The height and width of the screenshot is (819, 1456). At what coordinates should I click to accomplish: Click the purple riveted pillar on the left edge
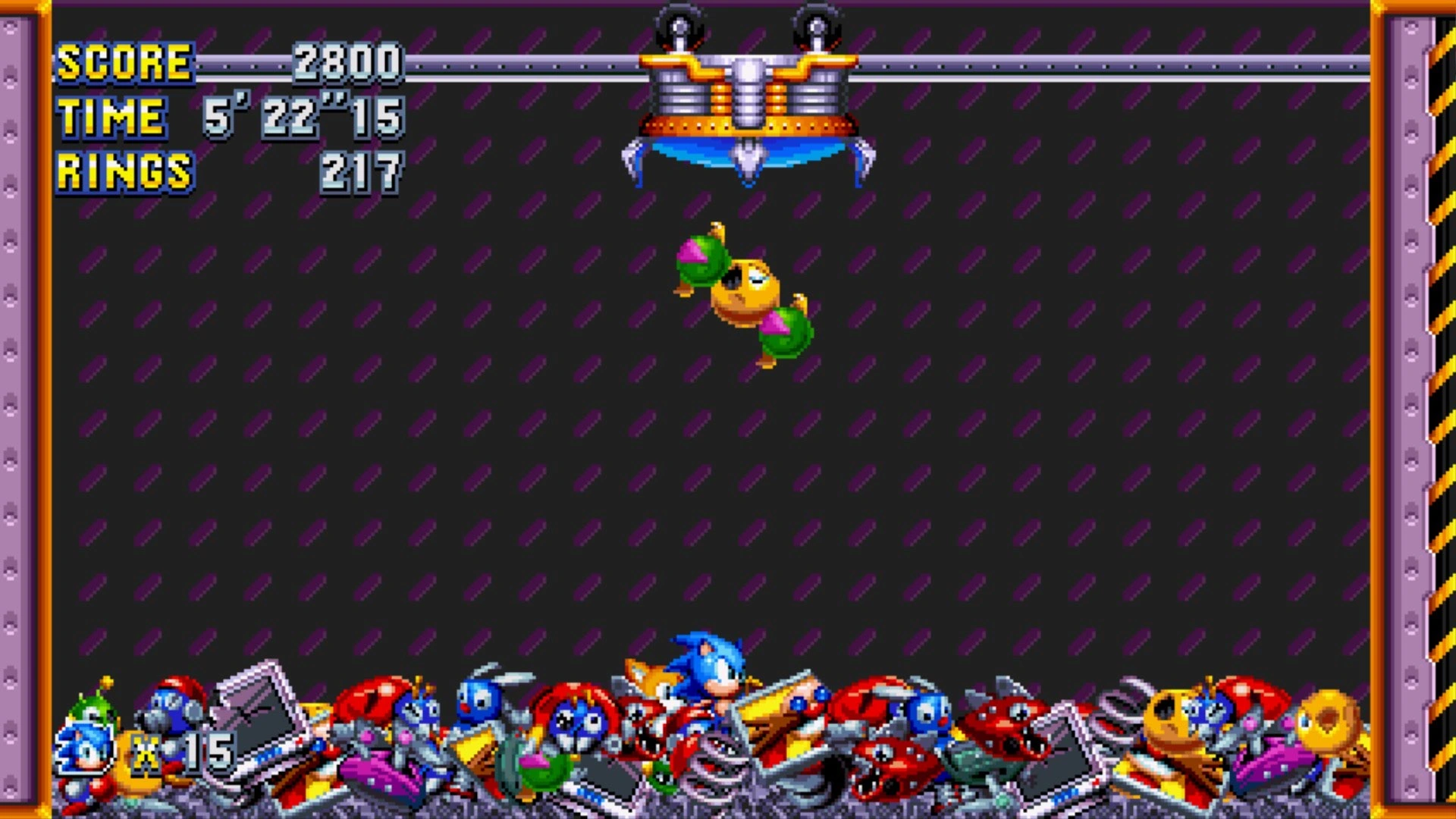pos(19,409)
